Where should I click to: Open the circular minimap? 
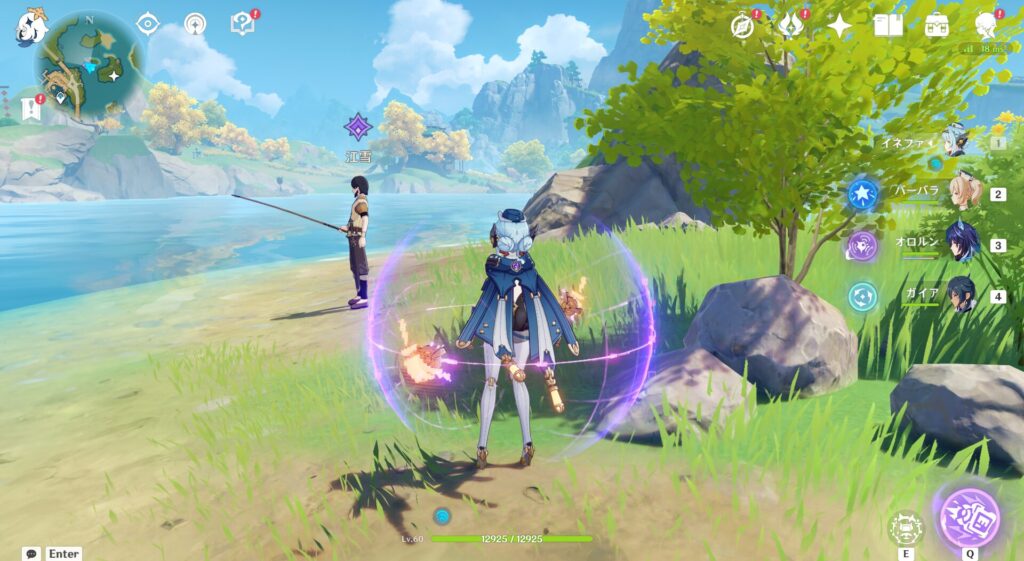pos(90,65)
